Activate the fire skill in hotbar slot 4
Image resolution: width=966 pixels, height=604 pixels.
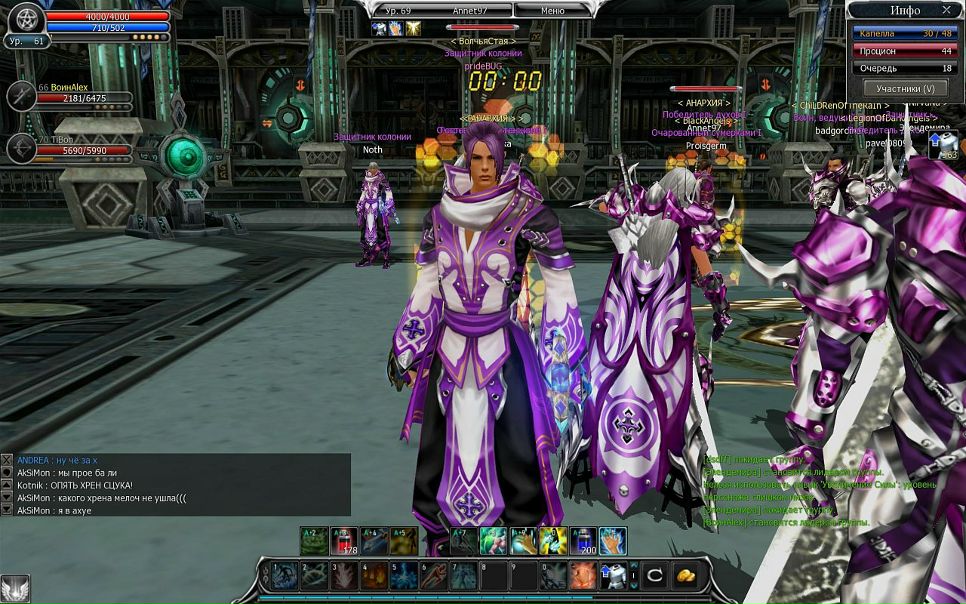coord(374,575)
